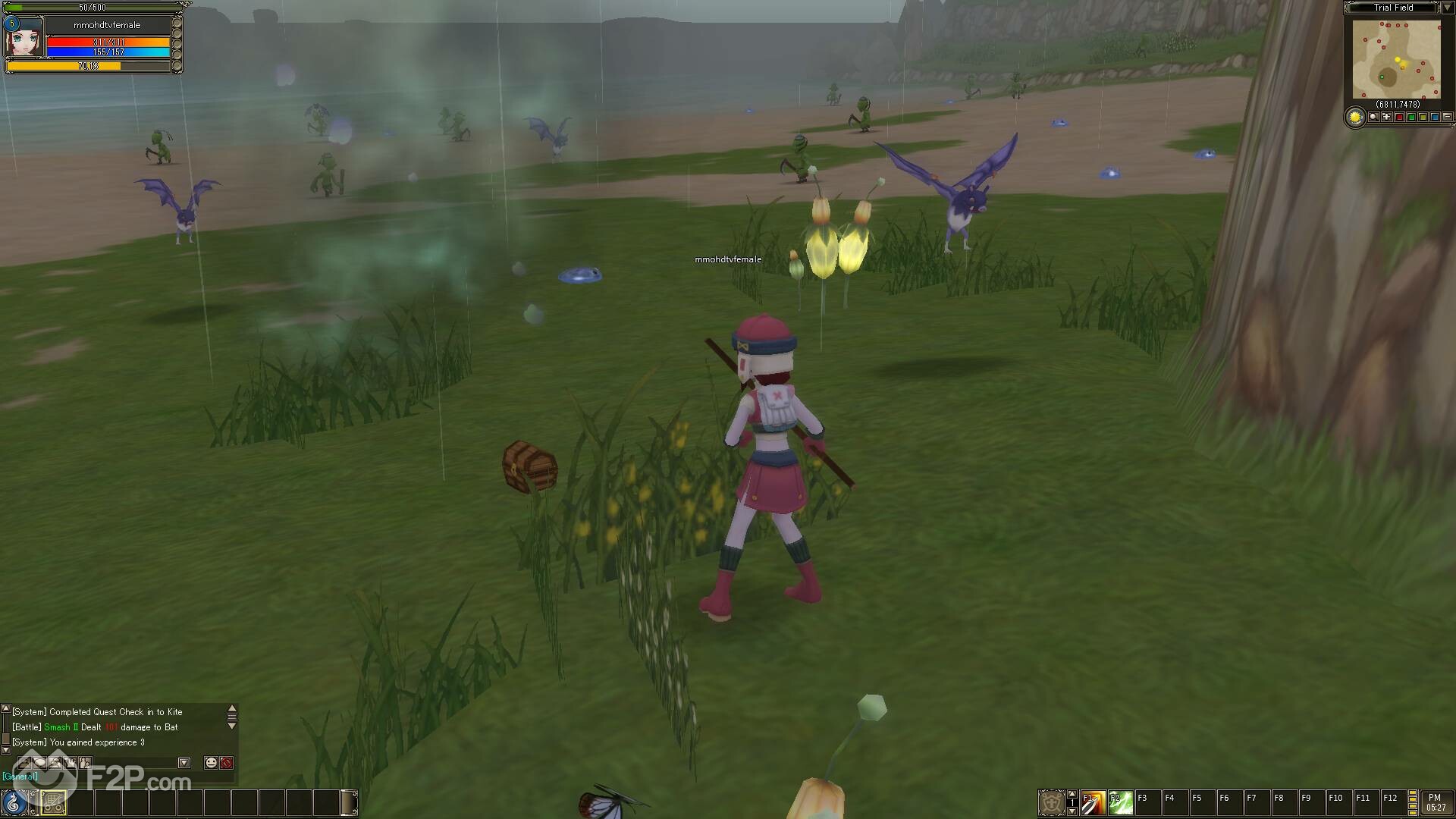Open the blue swirl main menu button
This screenshot has width=1456, height=819.
[x=14, y=802]
